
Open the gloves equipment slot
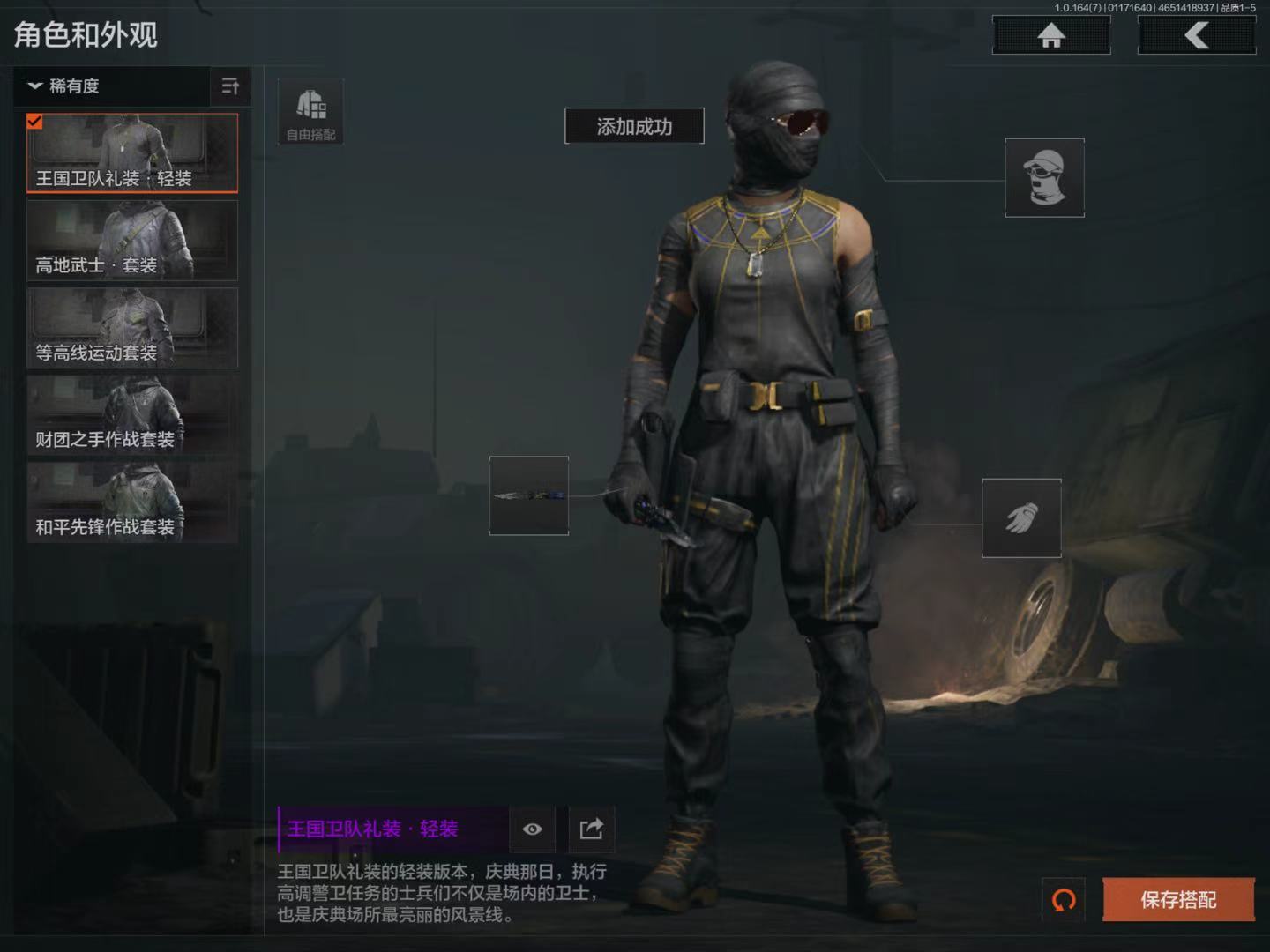pyautogui.click(x=1021, y=518)
